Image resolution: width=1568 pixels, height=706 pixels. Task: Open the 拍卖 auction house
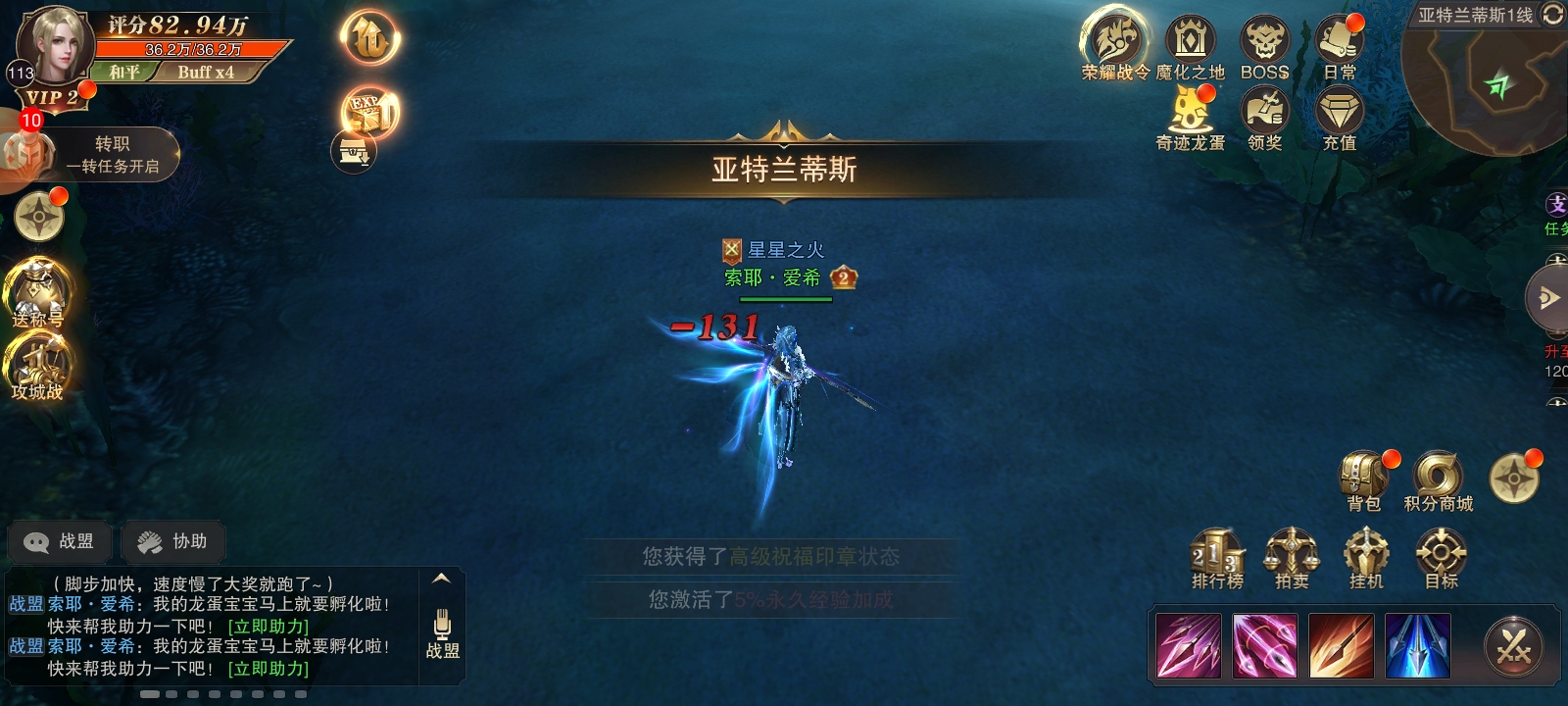click(x=1292, y=557)
